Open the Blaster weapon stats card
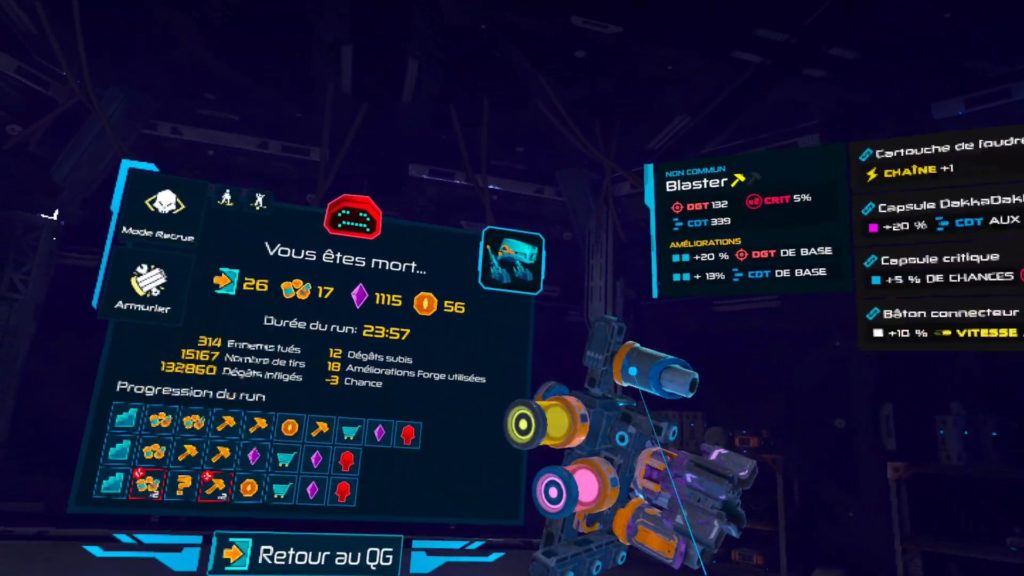Viewport: 1024px width, 576px height. coord(747,230)
